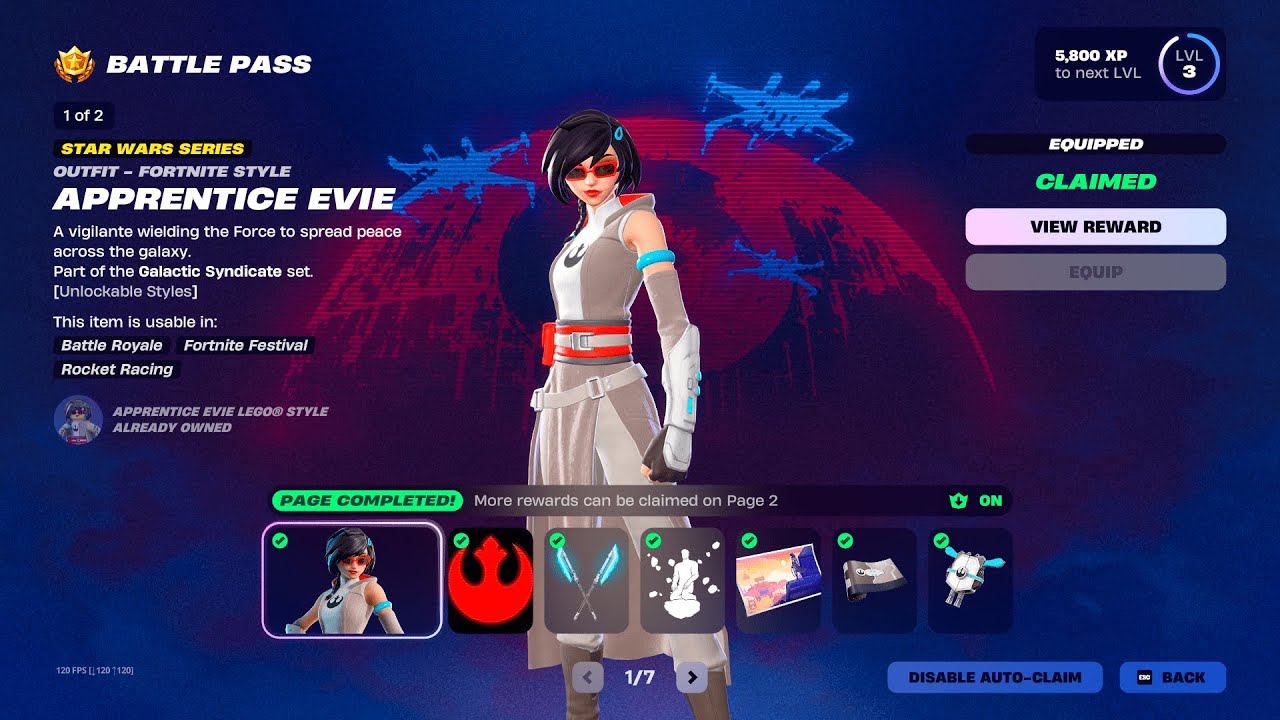Open the loading screen artwork reward

coord(778,580)
